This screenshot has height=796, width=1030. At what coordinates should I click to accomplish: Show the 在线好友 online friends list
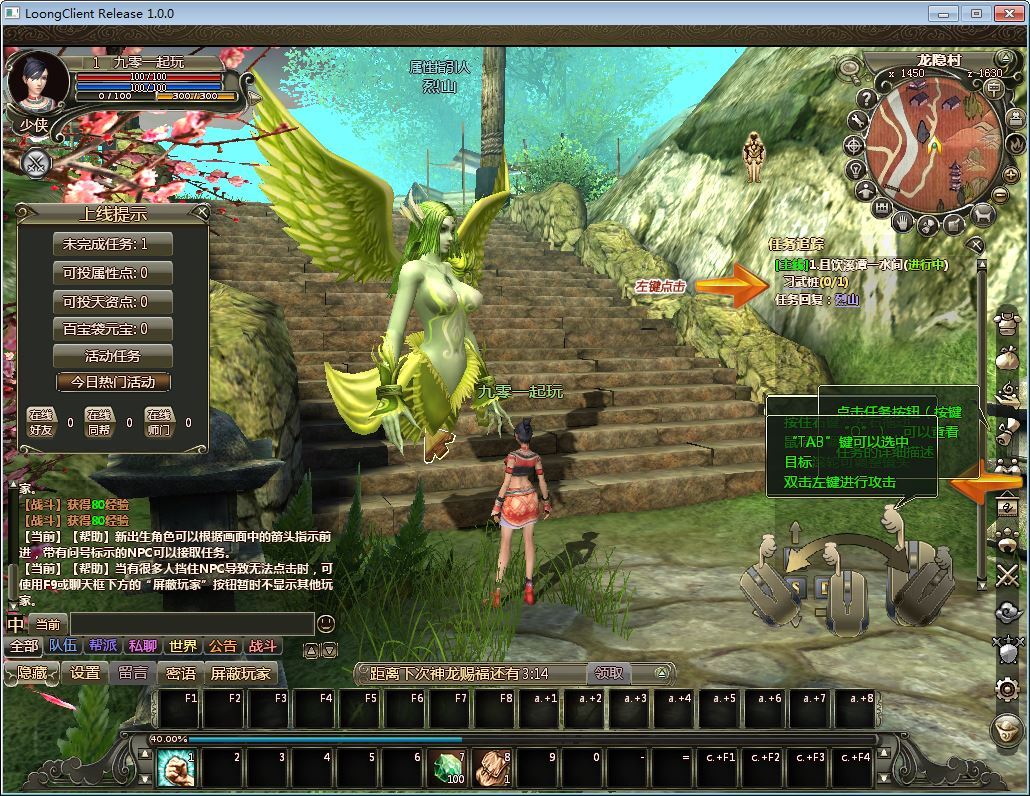[x=40, y=422]
